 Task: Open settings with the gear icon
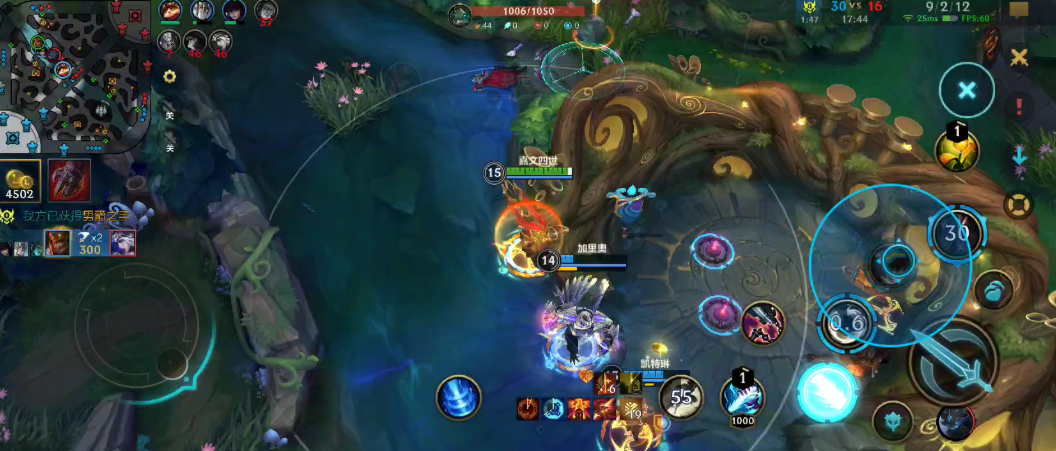tap(170, 77)
